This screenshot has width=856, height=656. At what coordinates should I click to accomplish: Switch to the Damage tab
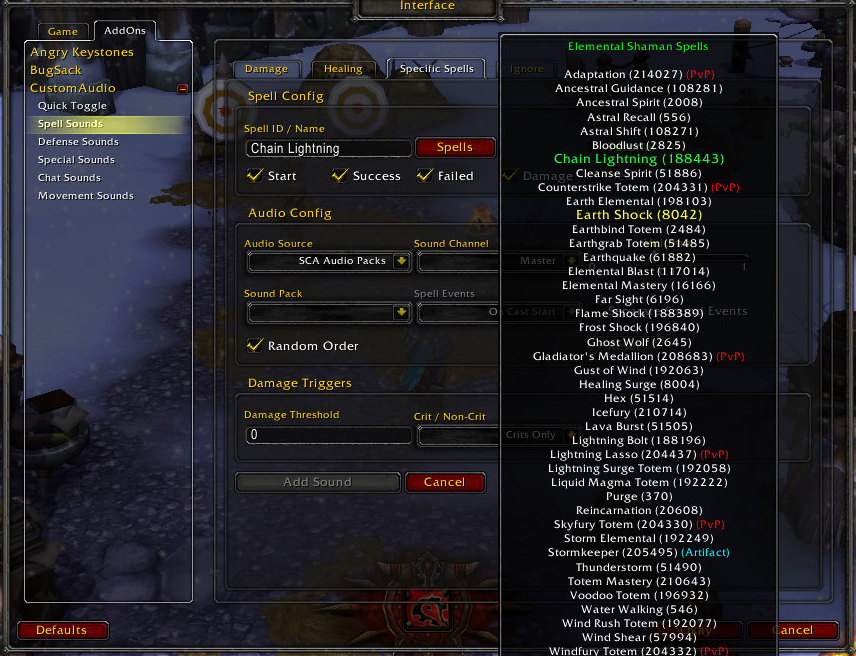click(266, 69)
